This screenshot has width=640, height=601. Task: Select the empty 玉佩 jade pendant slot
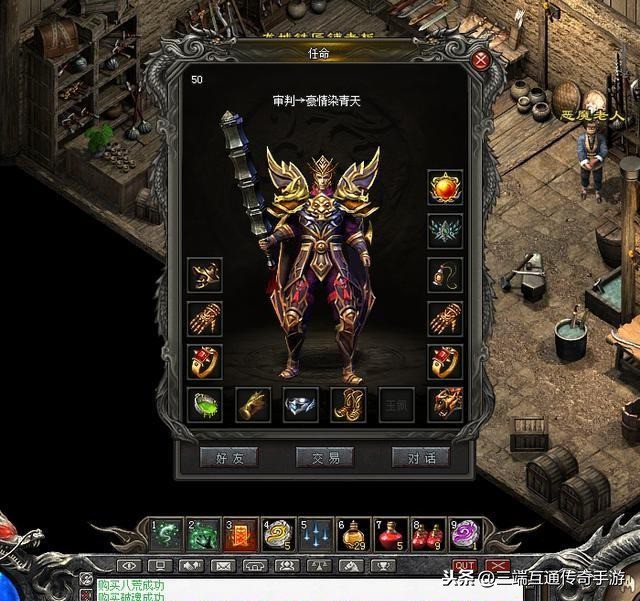(397, 404)
